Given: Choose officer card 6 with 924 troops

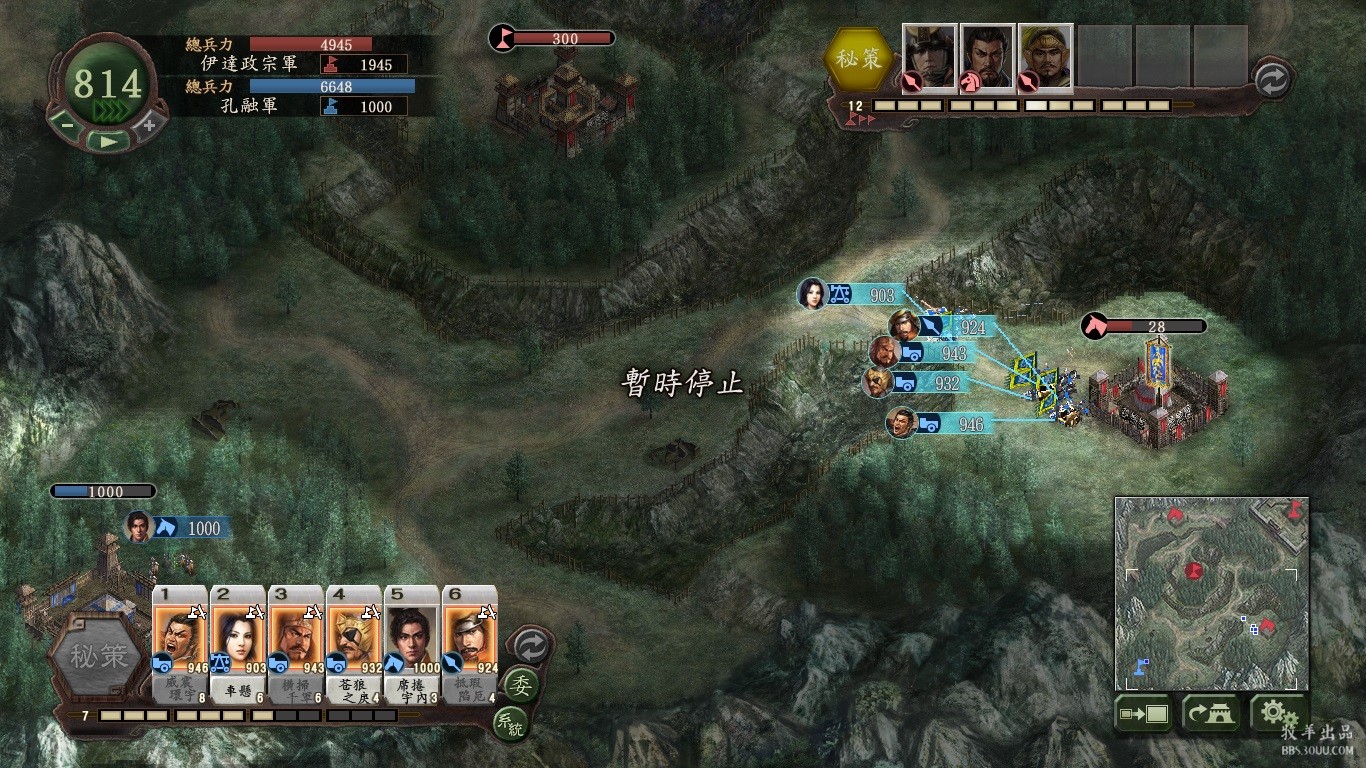Looking at the screenshot, I should 469,638.
